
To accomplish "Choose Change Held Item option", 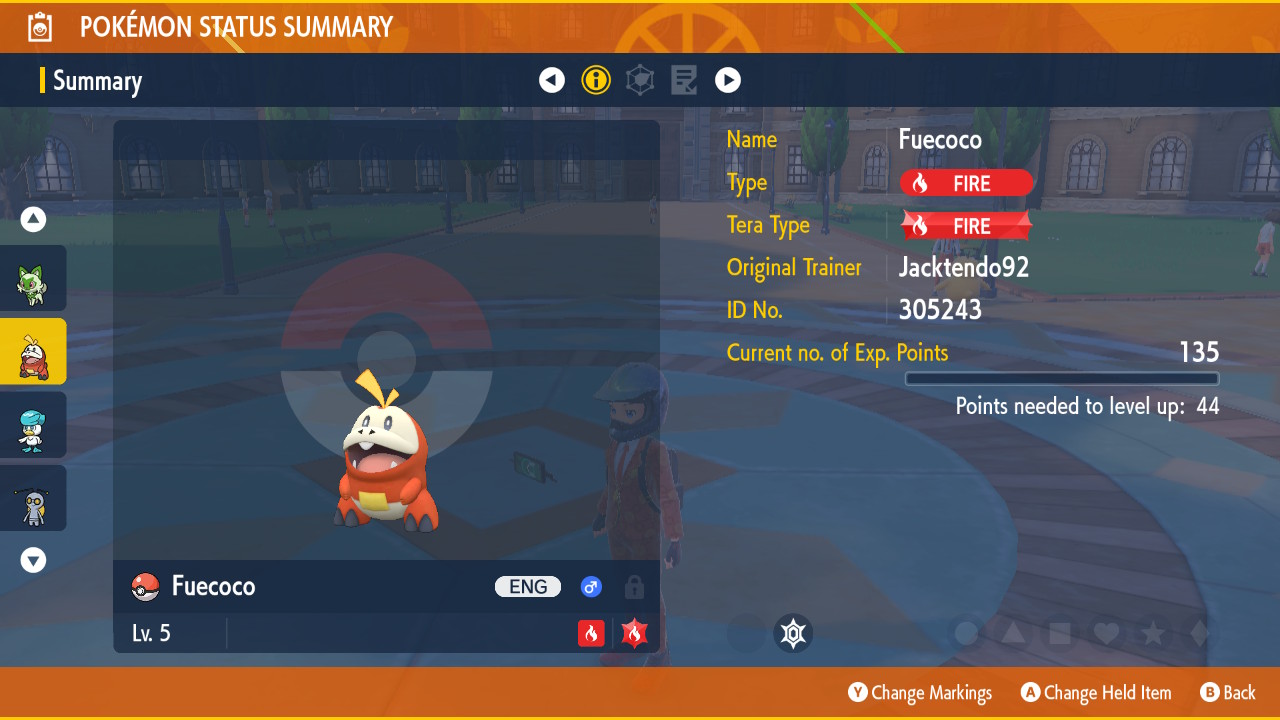I will 1096,693.
